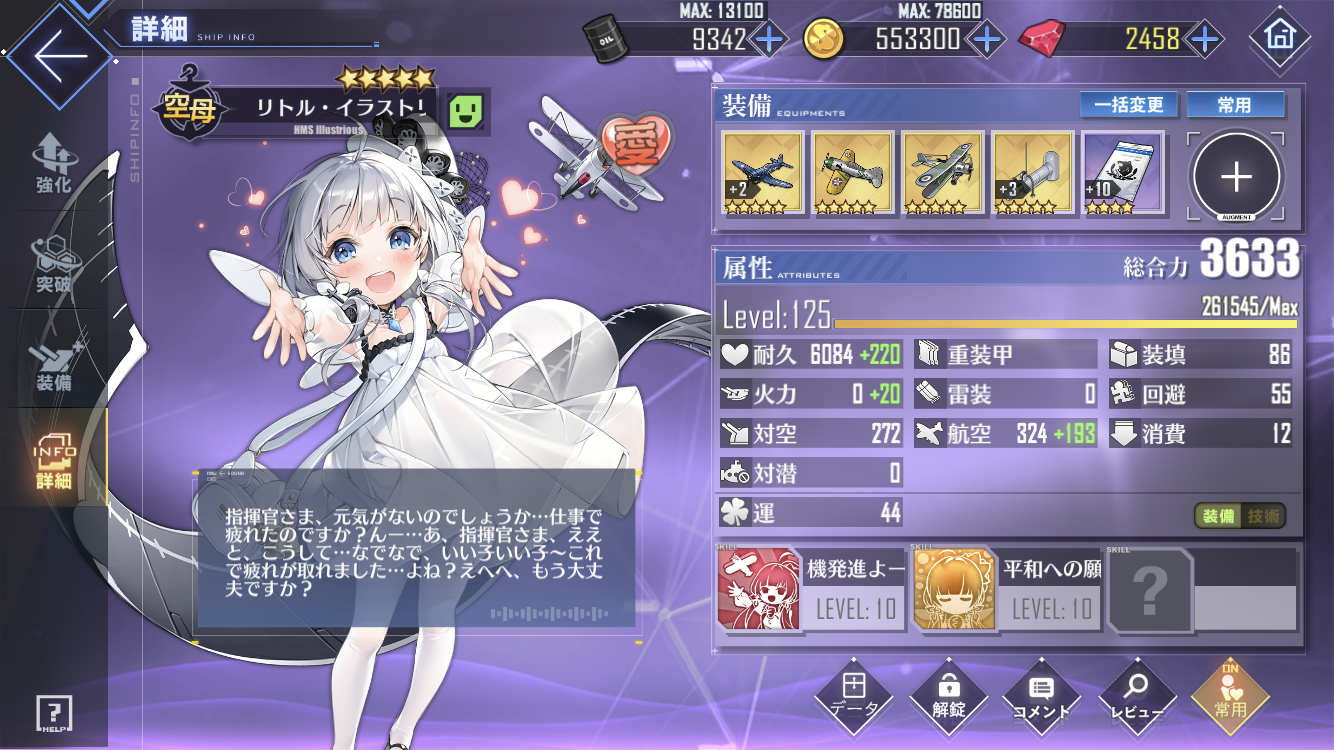Open the HELP button
Image resolution: width=1334 pixels, height=750 pixels.
point(54,714)
